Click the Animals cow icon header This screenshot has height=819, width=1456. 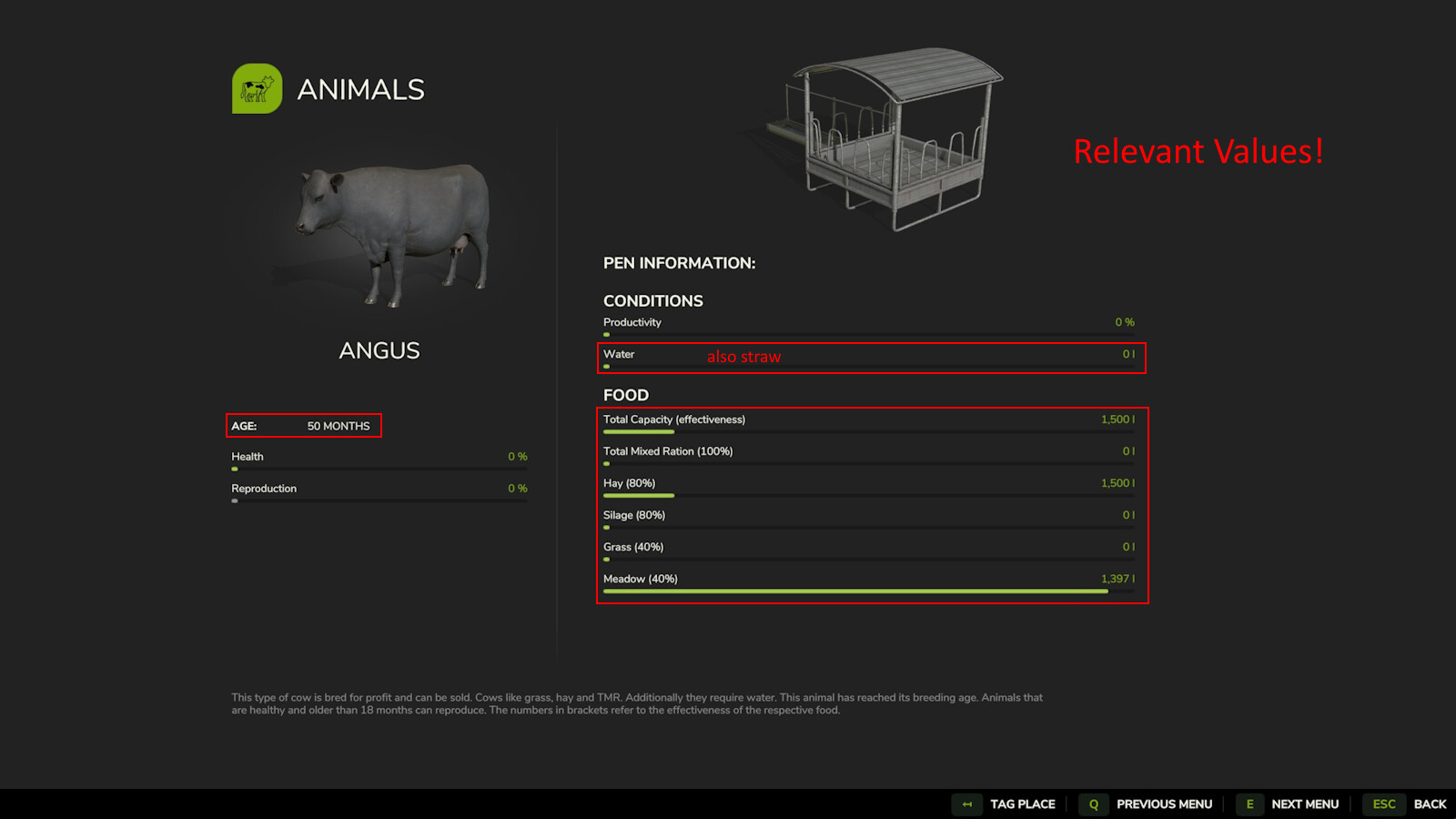(x=258, y=88)
